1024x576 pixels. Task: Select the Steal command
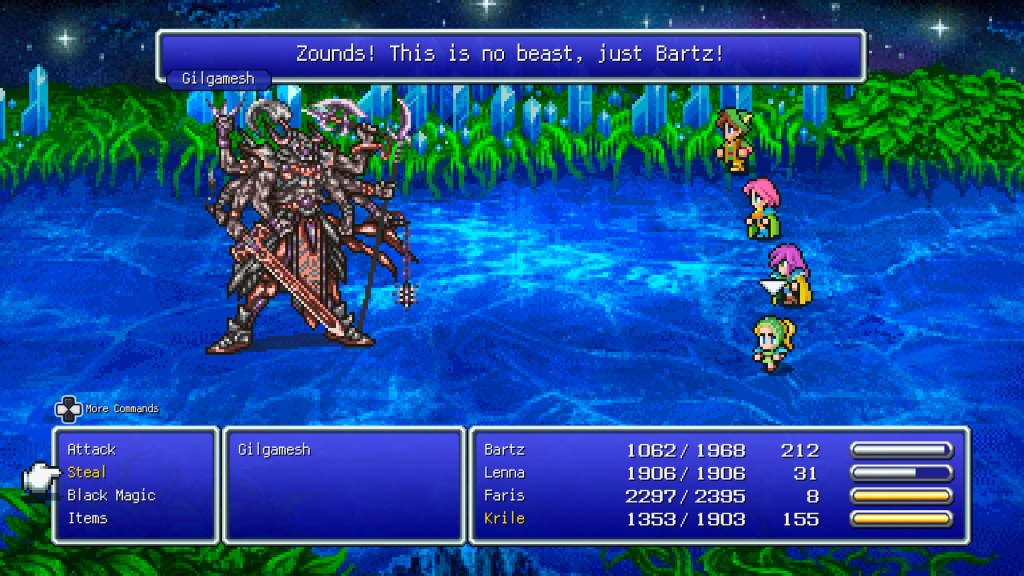coord(86,472)
